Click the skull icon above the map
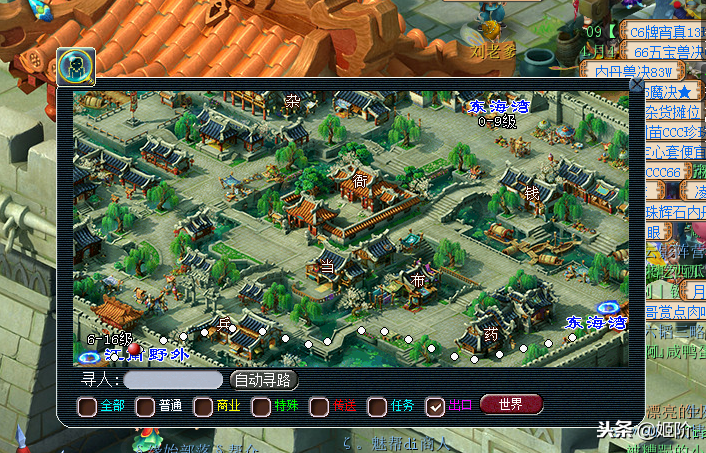 point(76,66)
